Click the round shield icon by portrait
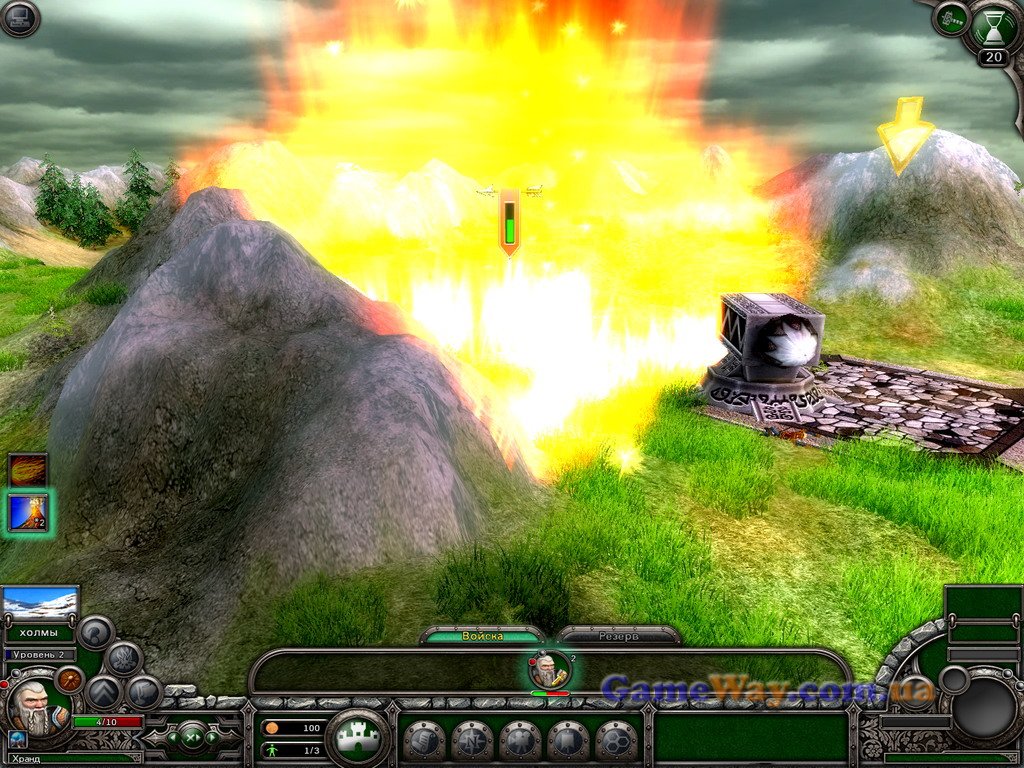Screen dimensions: 1024x768 pyautogui.click(x=70, y=680)
